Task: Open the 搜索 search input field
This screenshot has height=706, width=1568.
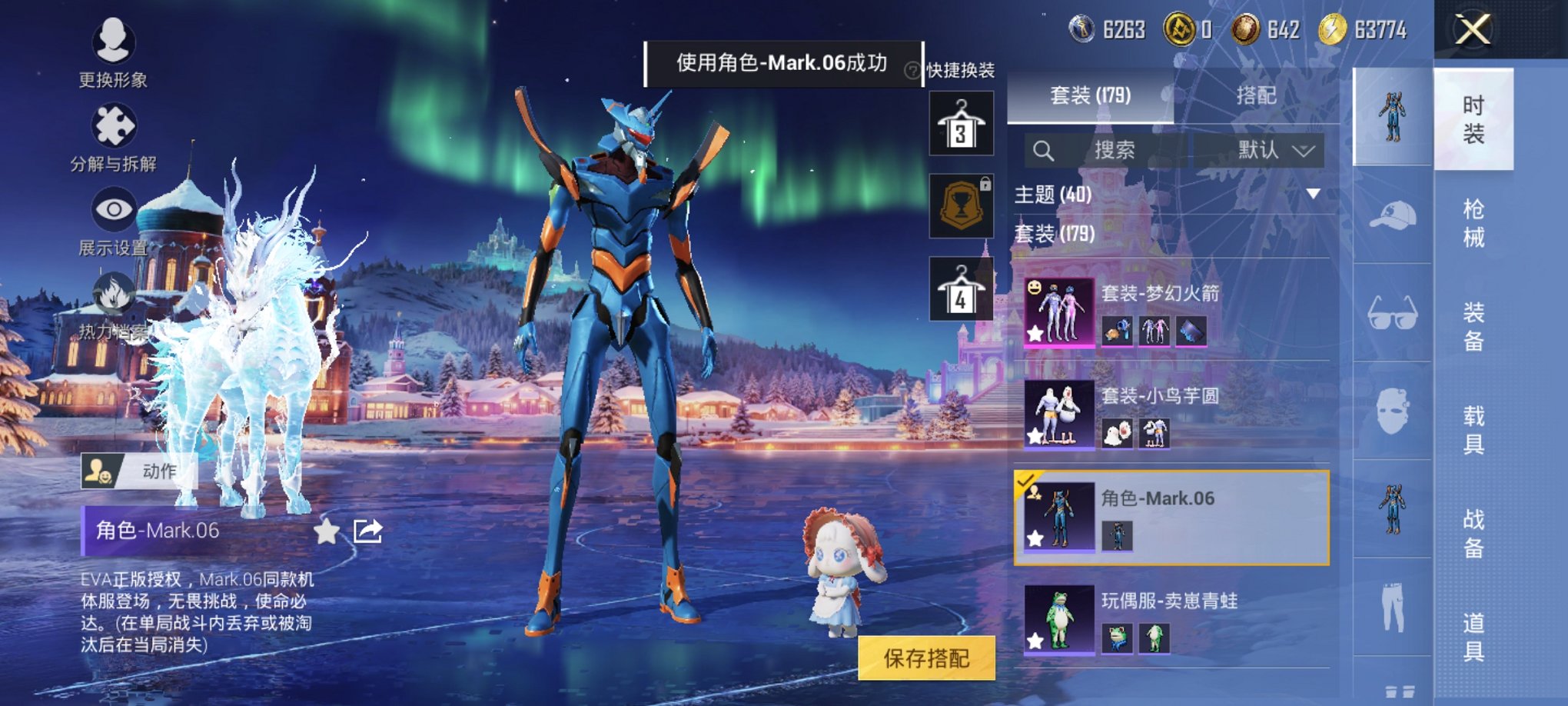Action: pyautogui.click(x=1115, y=151)
